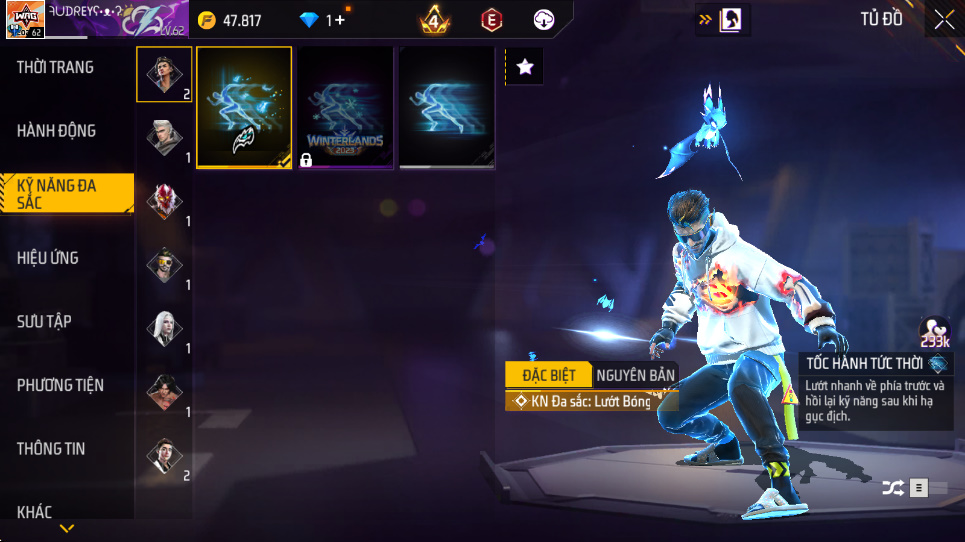
Task: Toggle the star favorites filter button
Action: (525, 67)
